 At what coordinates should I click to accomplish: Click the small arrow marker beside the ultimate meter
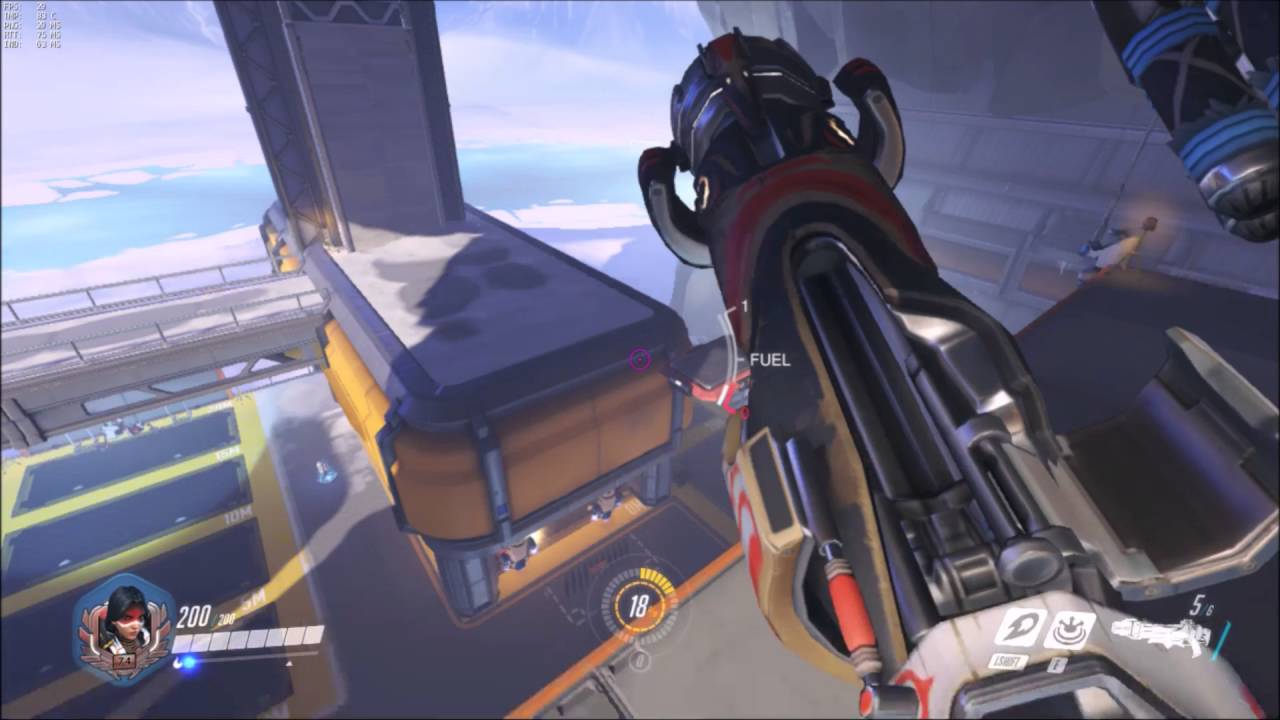point(290,662)
